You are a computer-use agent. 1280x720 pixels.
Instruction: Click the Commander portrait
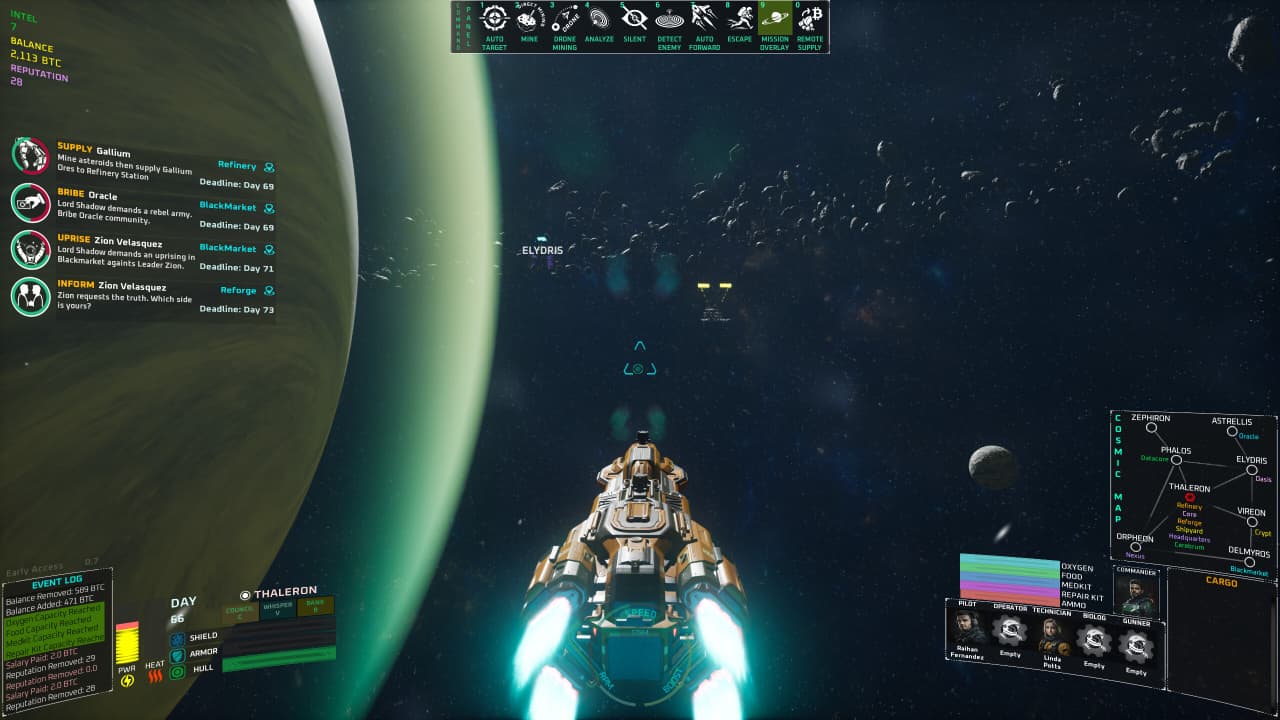pyautogui.click(x=1137, y=595)
